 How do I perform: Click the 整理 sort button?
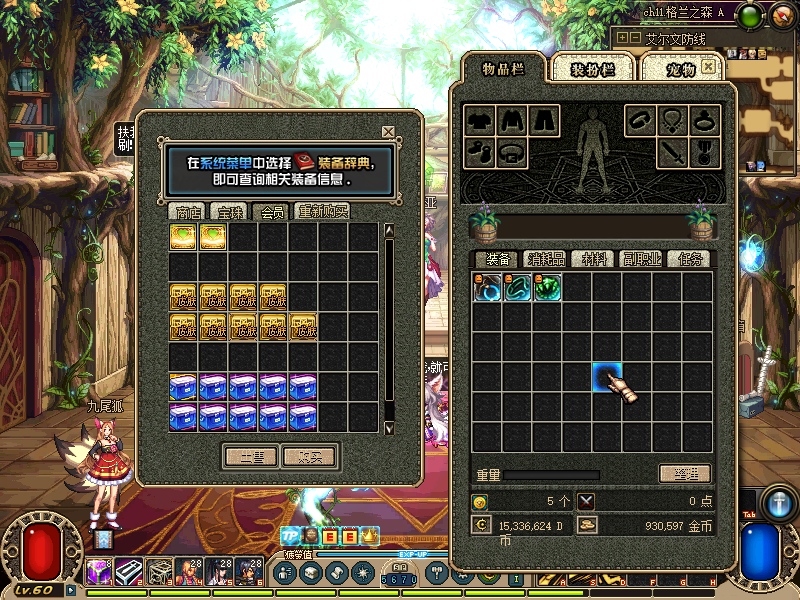coord(685,473)
